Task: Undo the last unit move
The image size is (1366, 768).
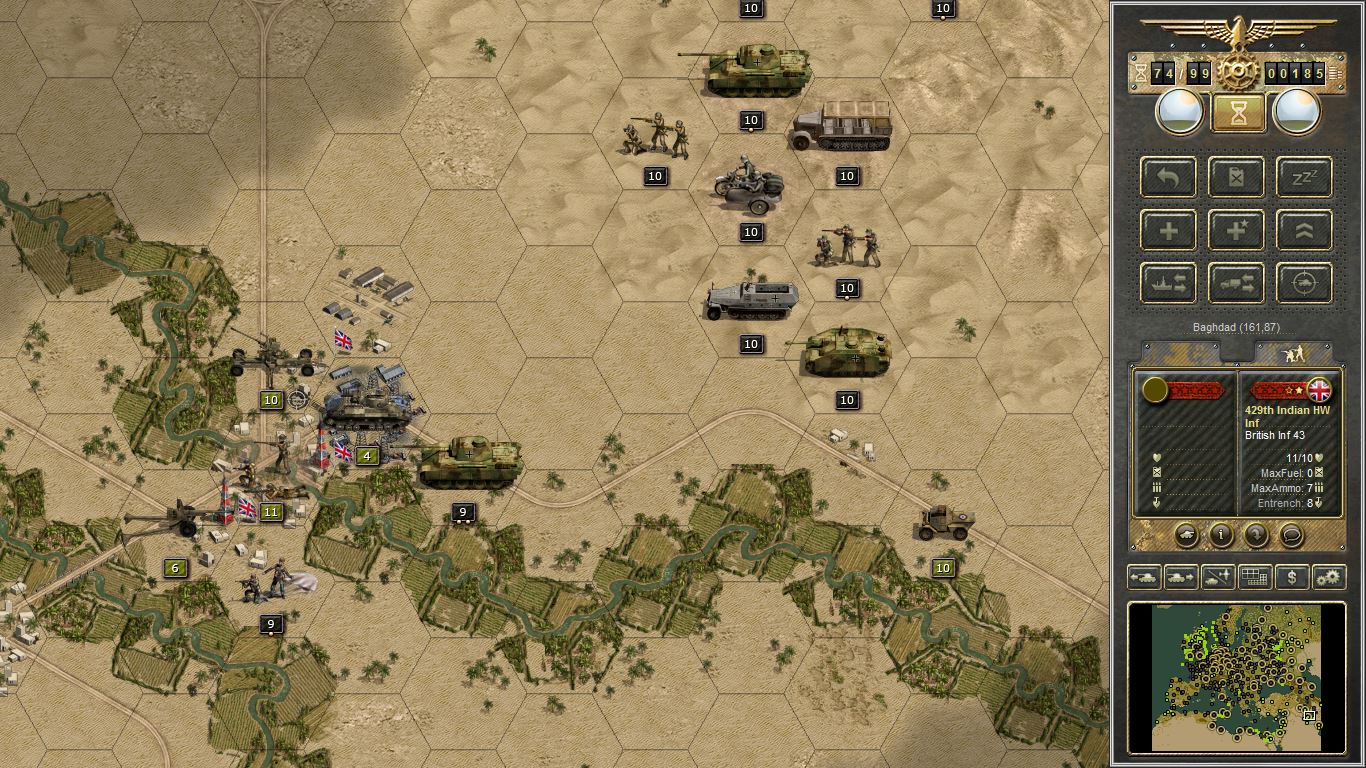Action: pos(1168,177)
